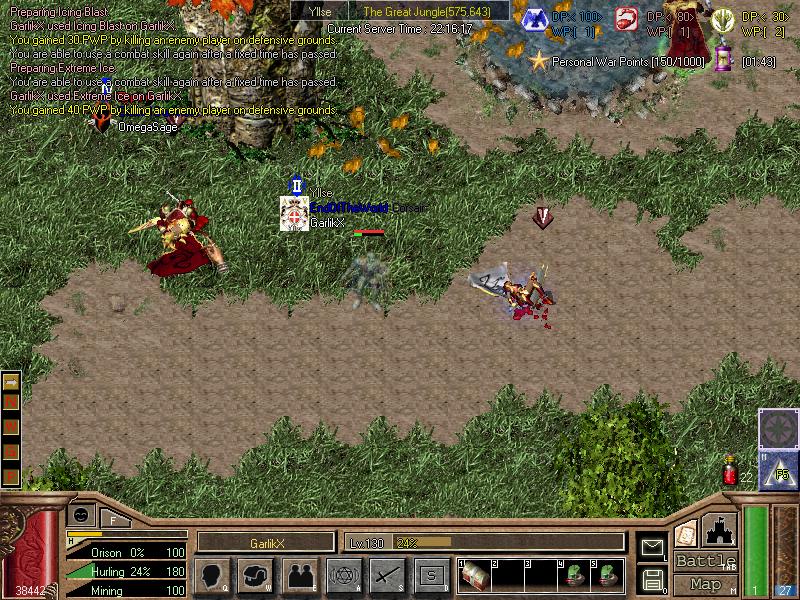The width and height of the screenshot is (800, 600).
Task: Activate the hexagram magic button
Action: 343,575
